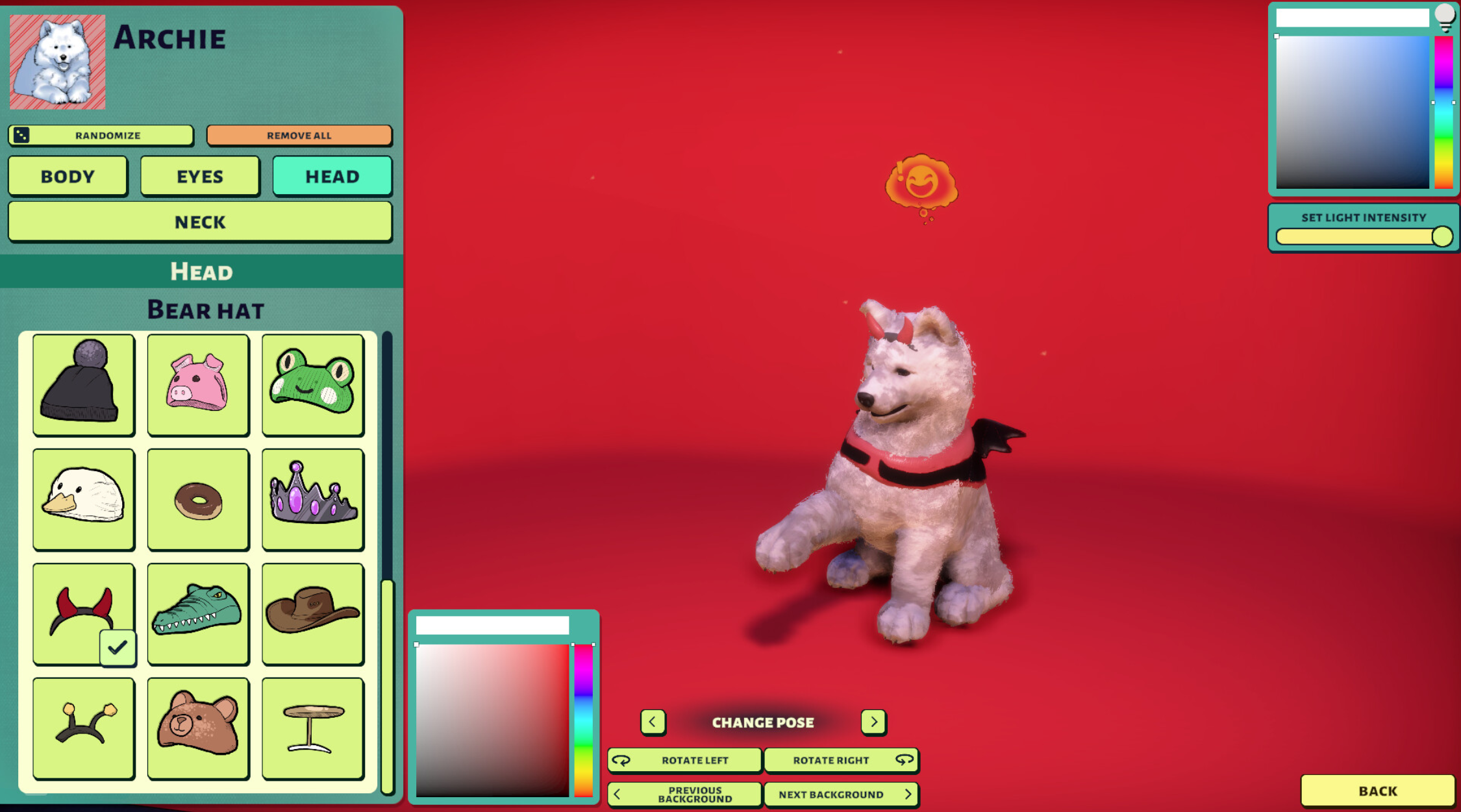
Task: Select the brown cowboy hat
Action: click(312, 613)
